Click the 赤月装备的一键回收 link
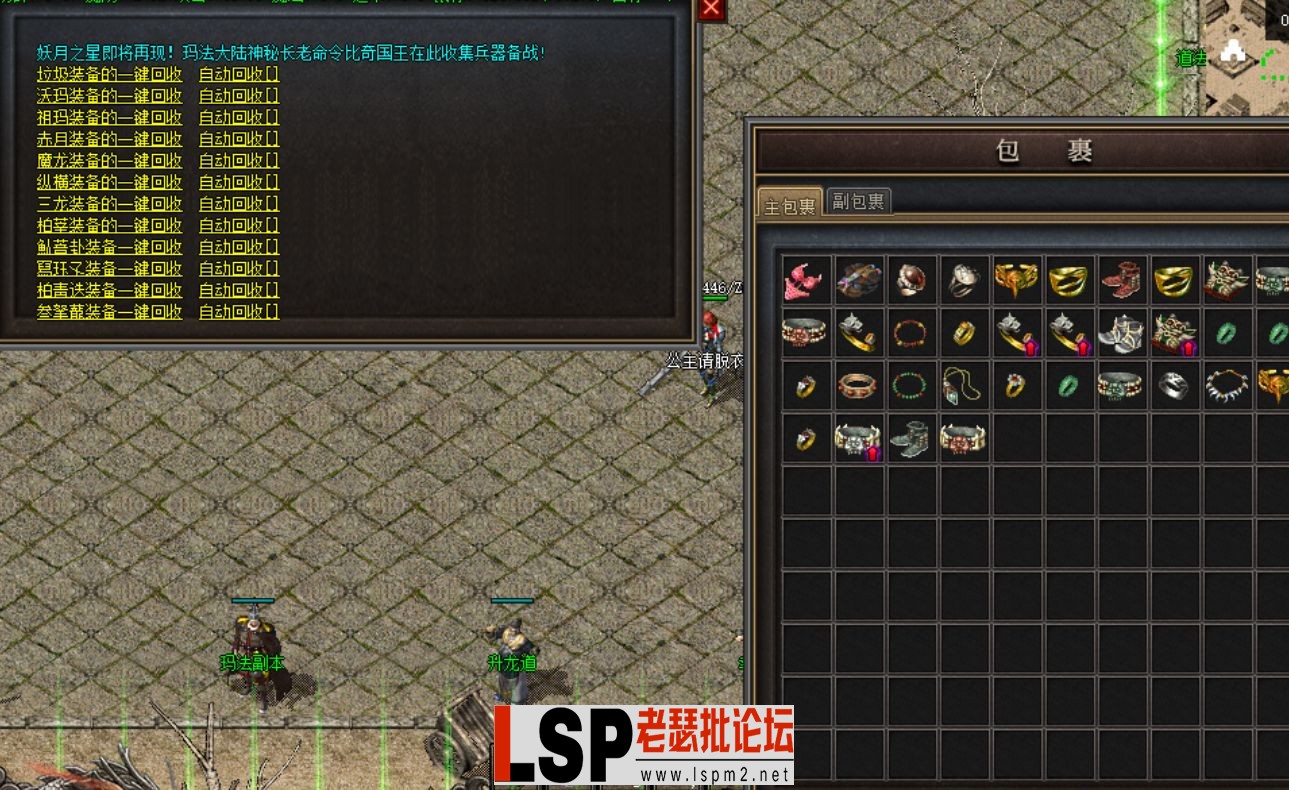This screenshot has width=1289, height=790. coord(109,138)
